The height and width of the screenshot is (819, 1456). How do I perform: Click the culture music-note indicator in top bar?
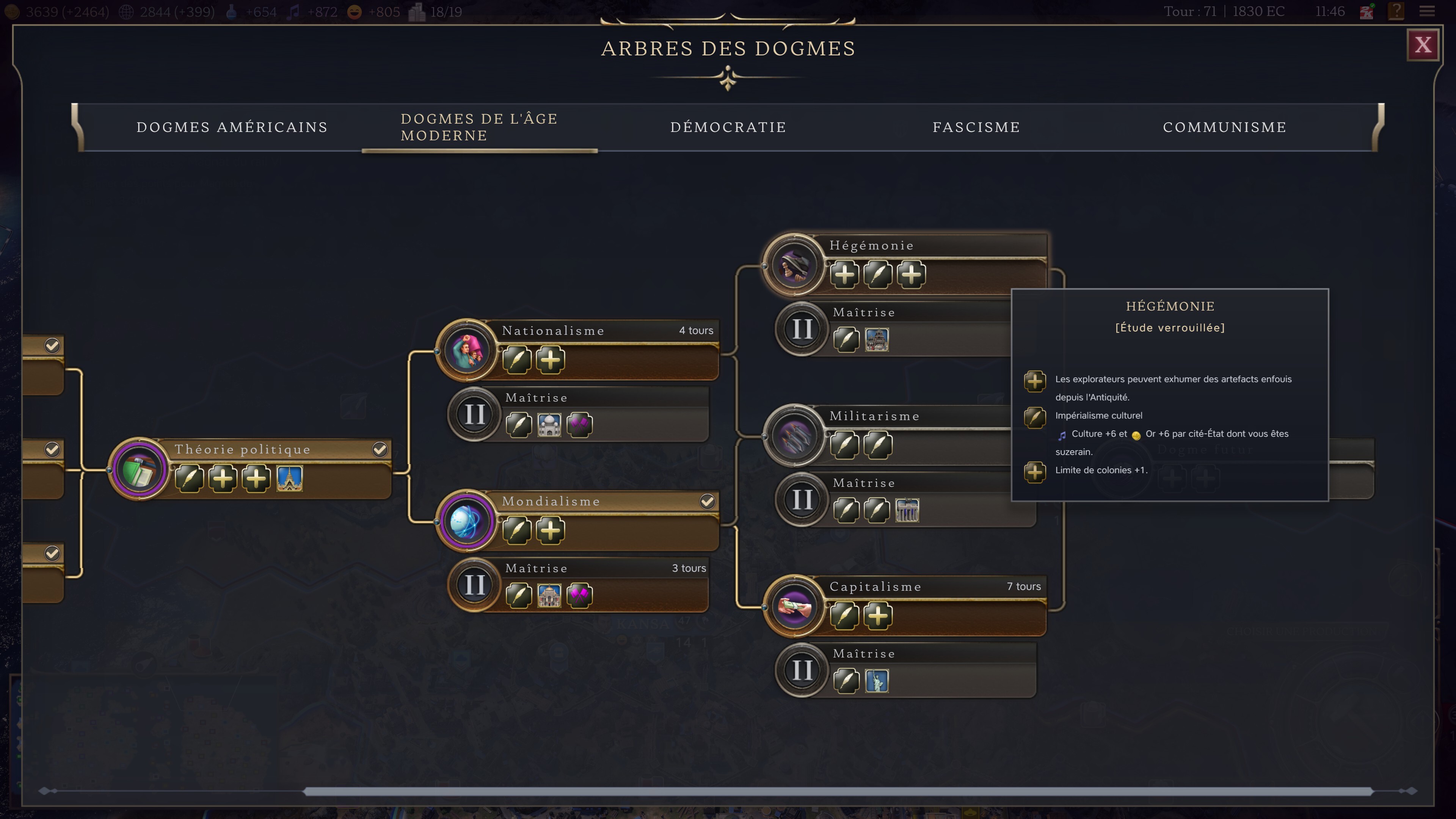tap(293, 11)
